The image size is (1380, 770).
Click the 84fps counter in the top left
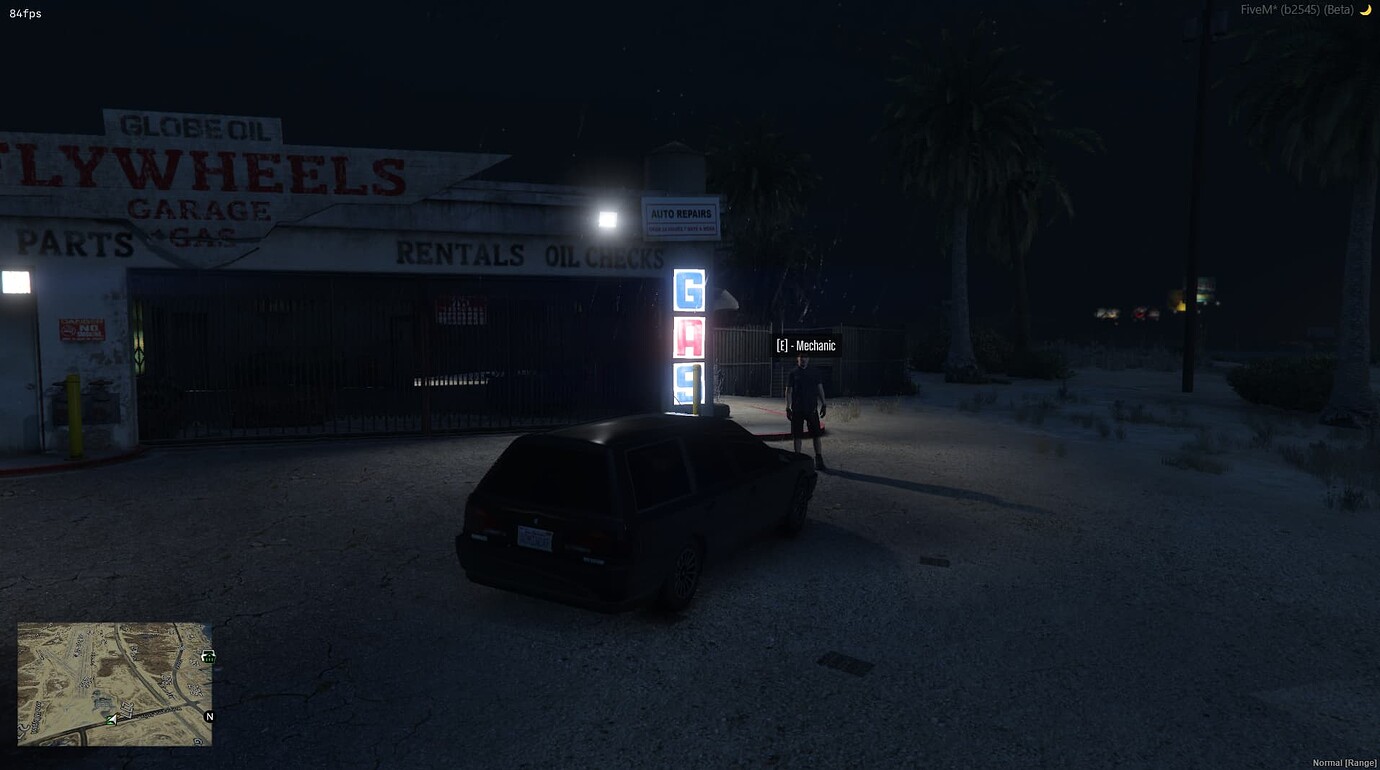coord(25,14)
